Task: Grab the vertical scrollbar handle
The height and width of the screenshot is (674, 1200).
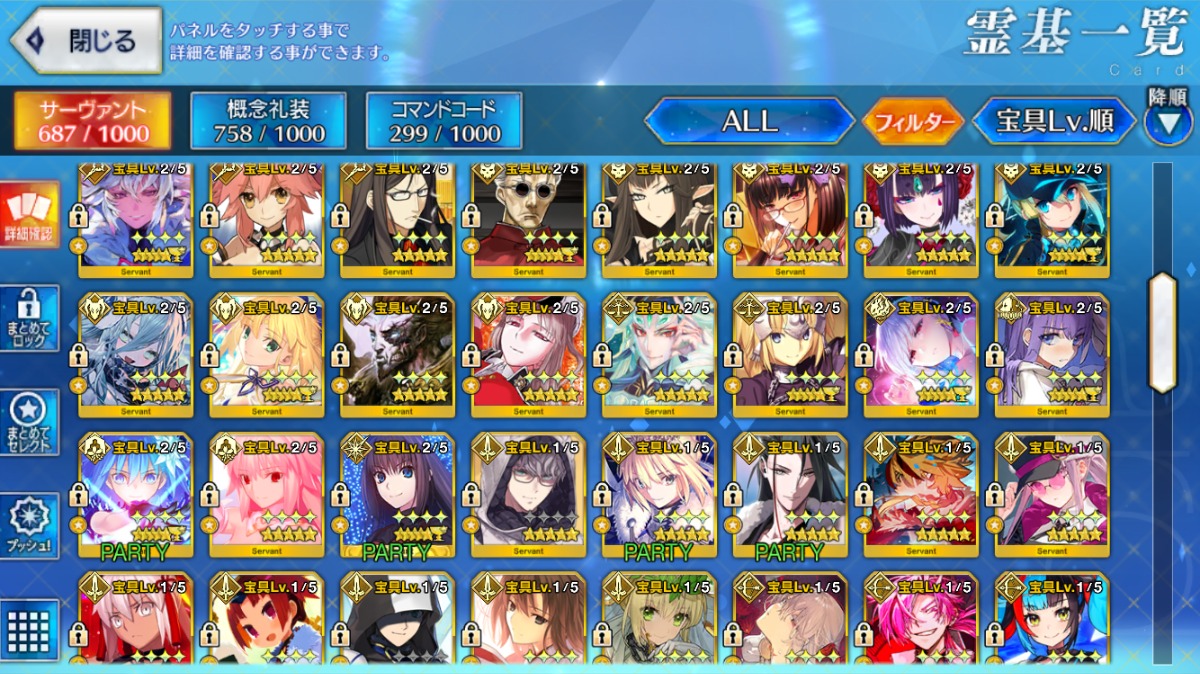Action: [1162, 332]
